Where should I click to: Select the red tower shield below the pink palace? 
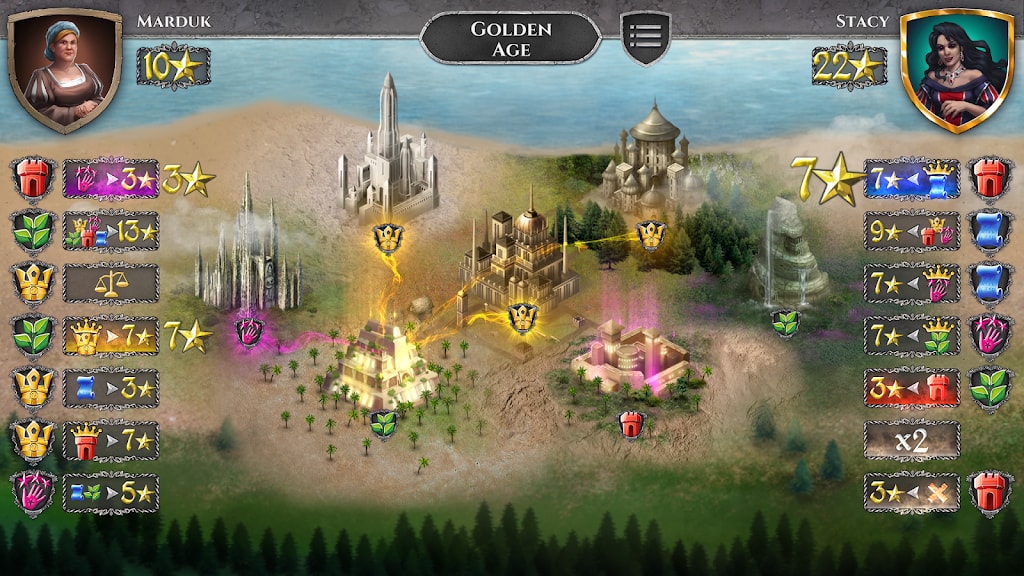tap(631, 423)
